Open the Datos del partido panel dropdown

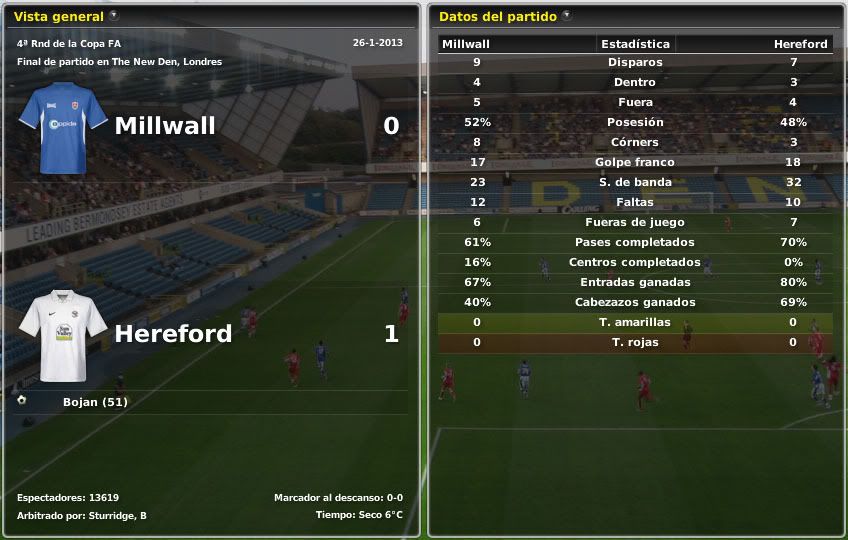567,15
